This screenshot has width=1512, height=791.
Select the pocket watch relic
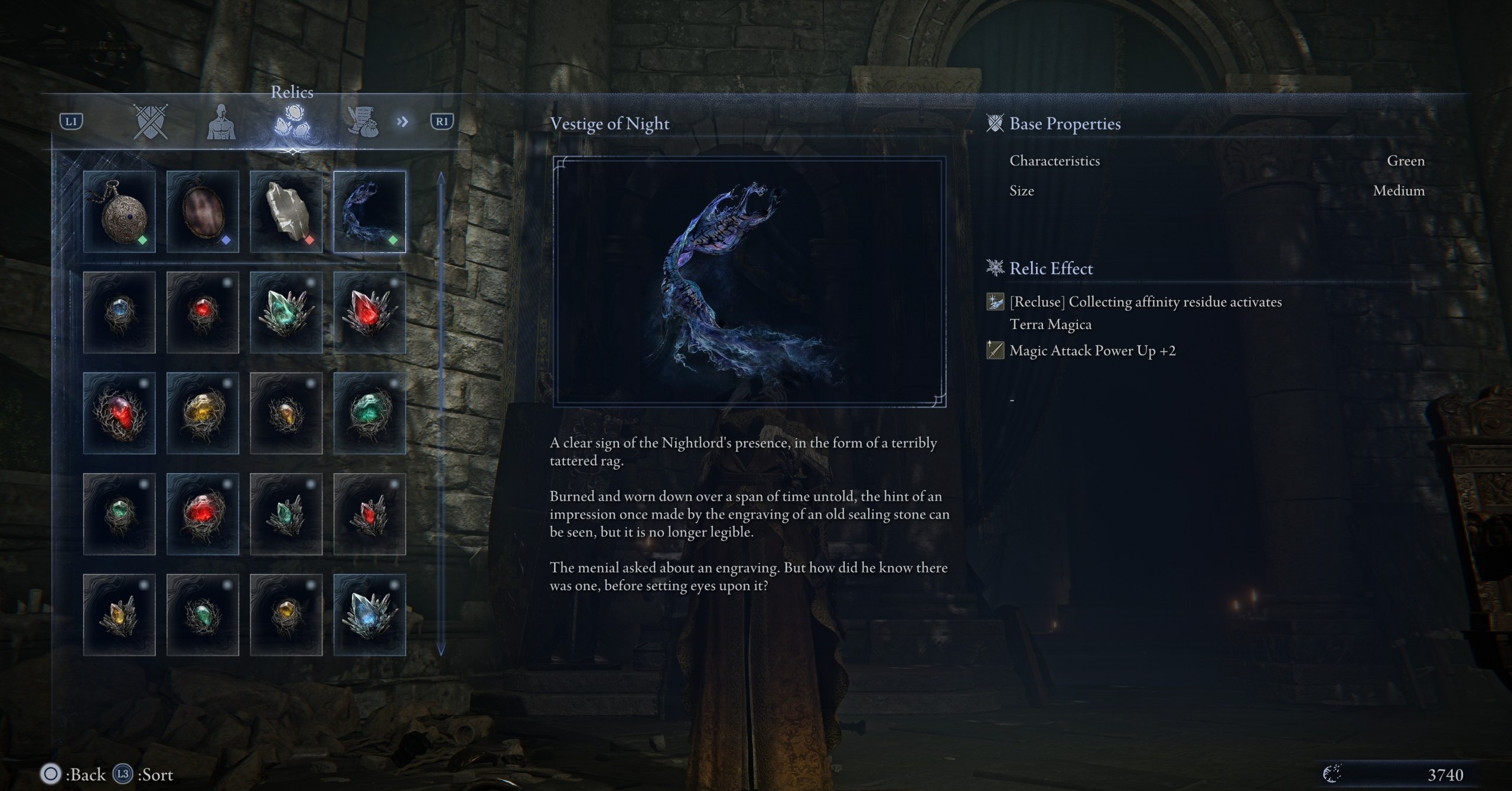119,212
